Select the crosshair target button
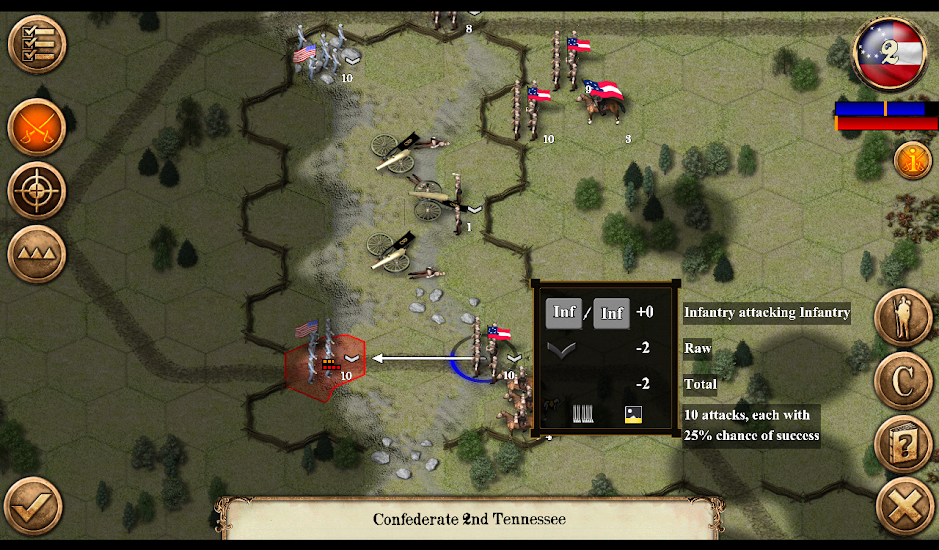This screenshot has width=939, height=550. 37,190
